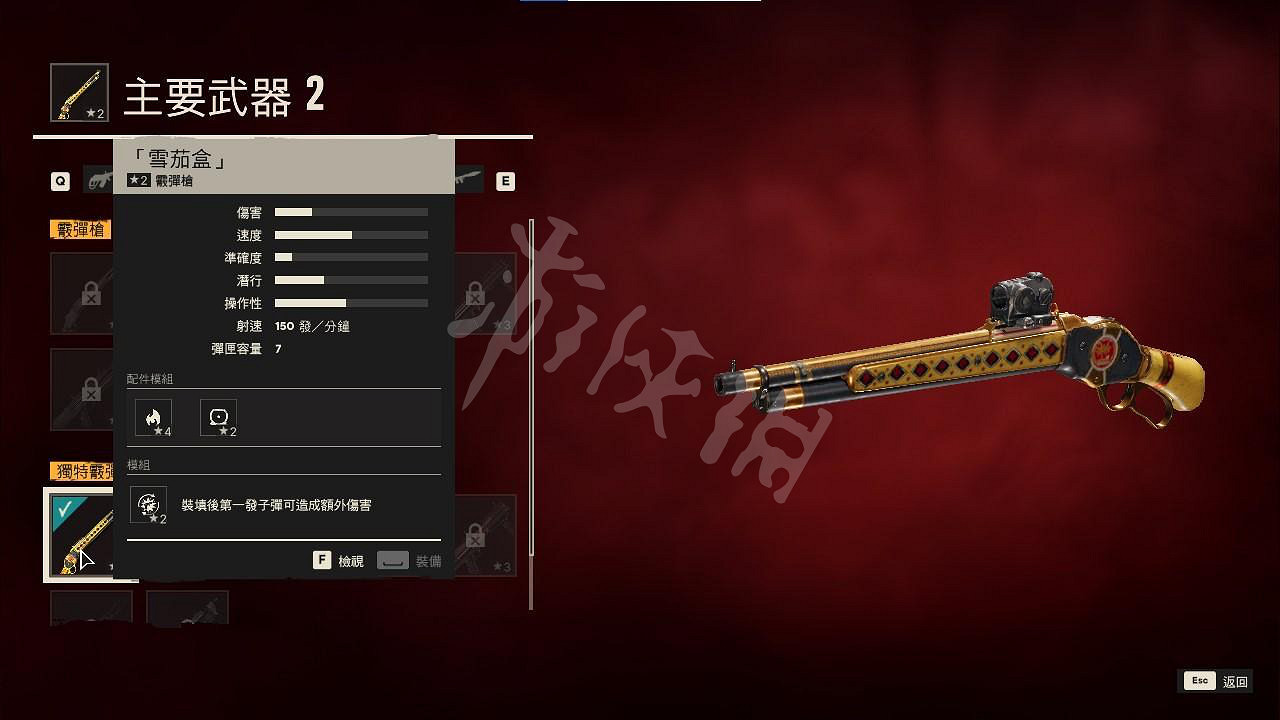
Task: Click the pistol icon next to the Q key
Action: pos(100,181)
